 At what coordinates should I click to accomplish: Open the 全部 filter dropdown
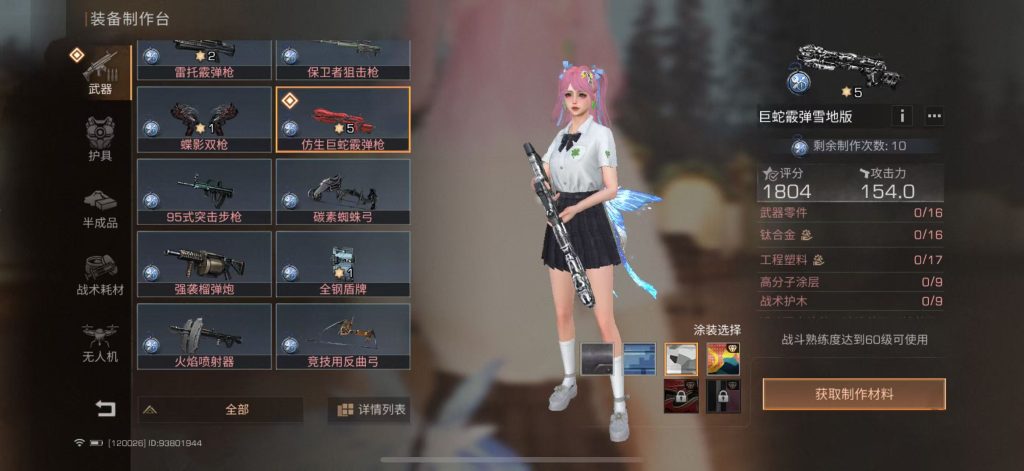pyautogui.click(x=220, y=409)
